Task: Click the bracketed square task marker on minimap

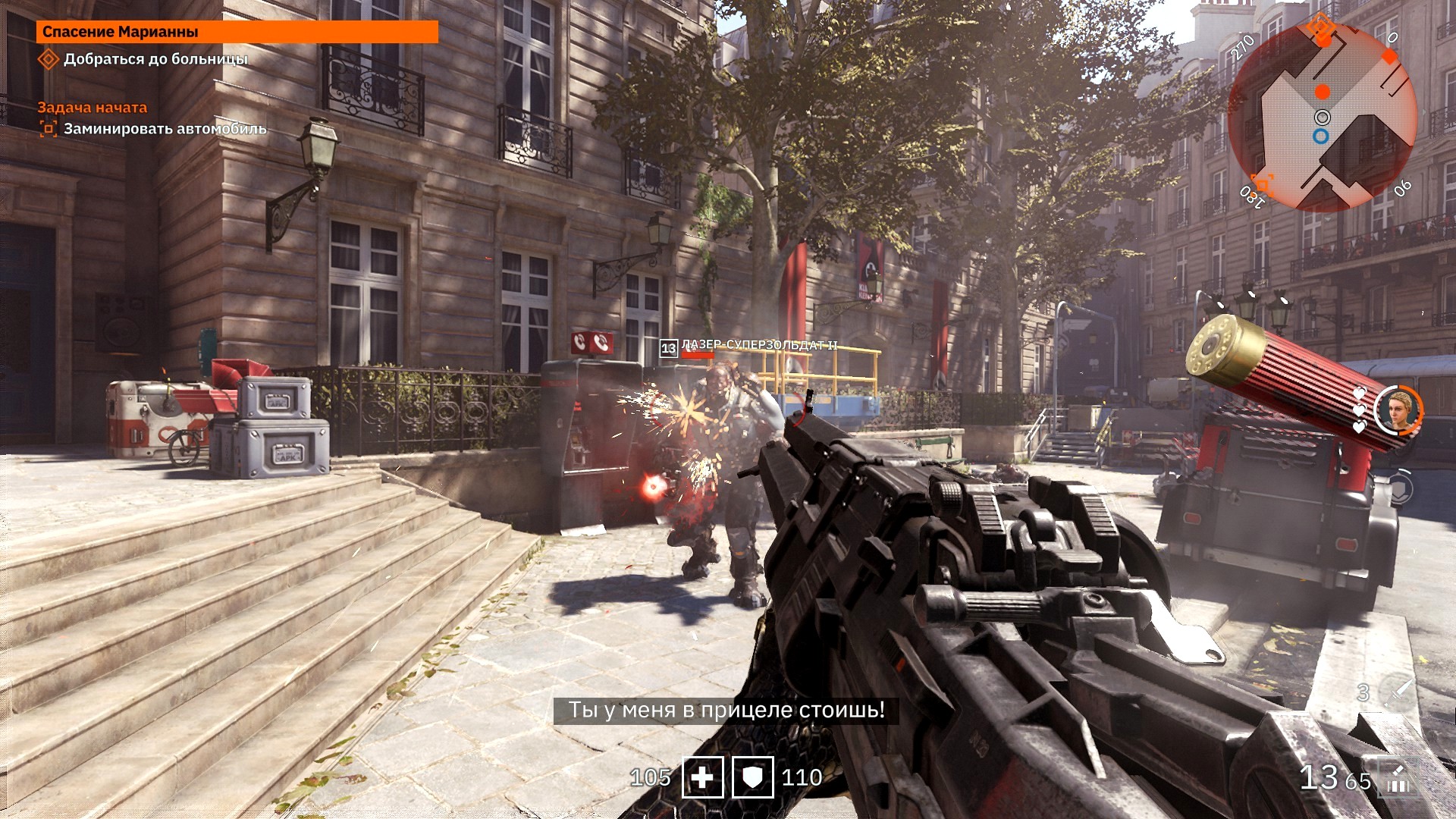Action: point(1263,183)
